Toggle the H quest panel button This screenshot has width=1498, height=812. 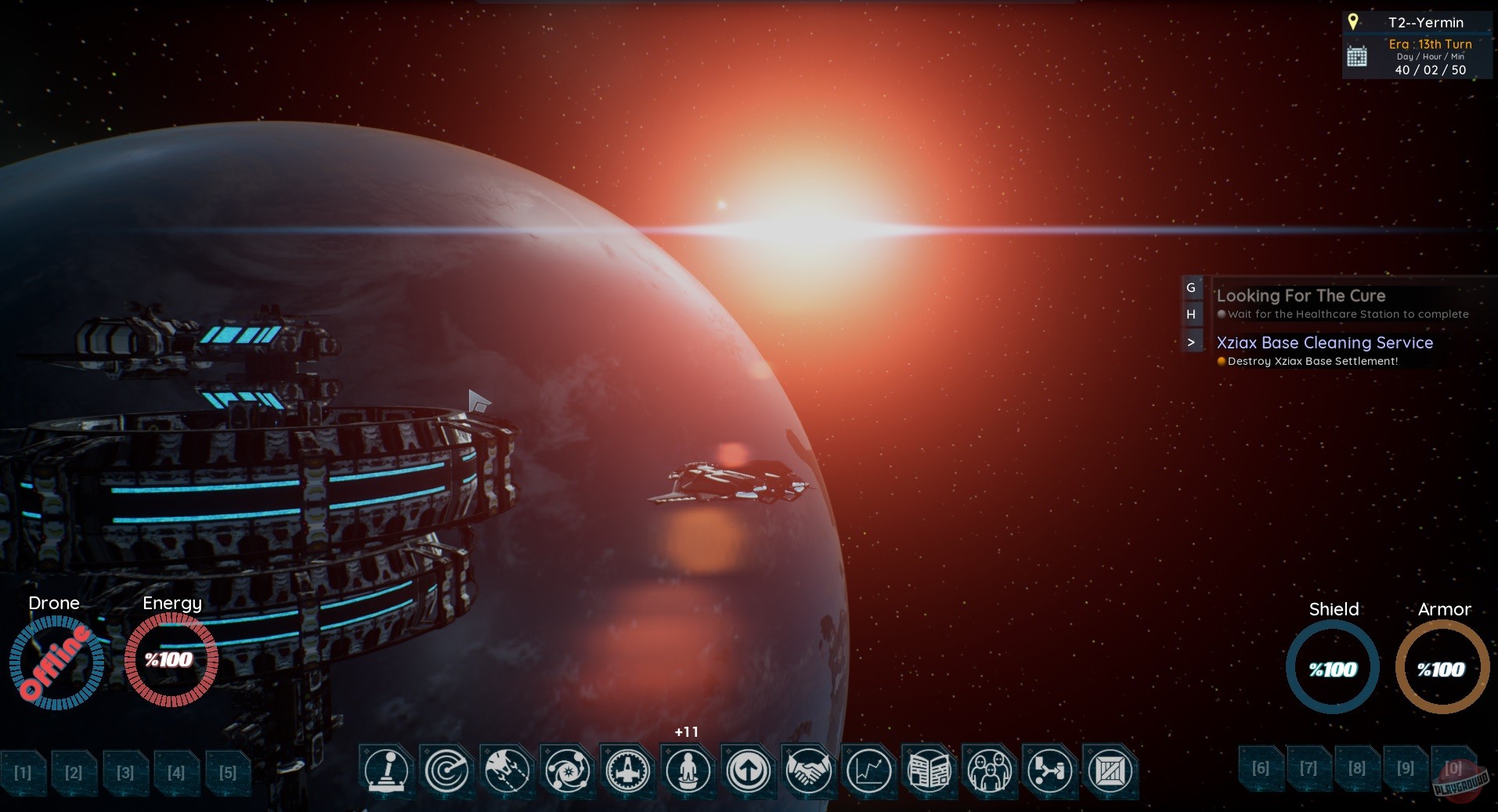coord(1191,314)
